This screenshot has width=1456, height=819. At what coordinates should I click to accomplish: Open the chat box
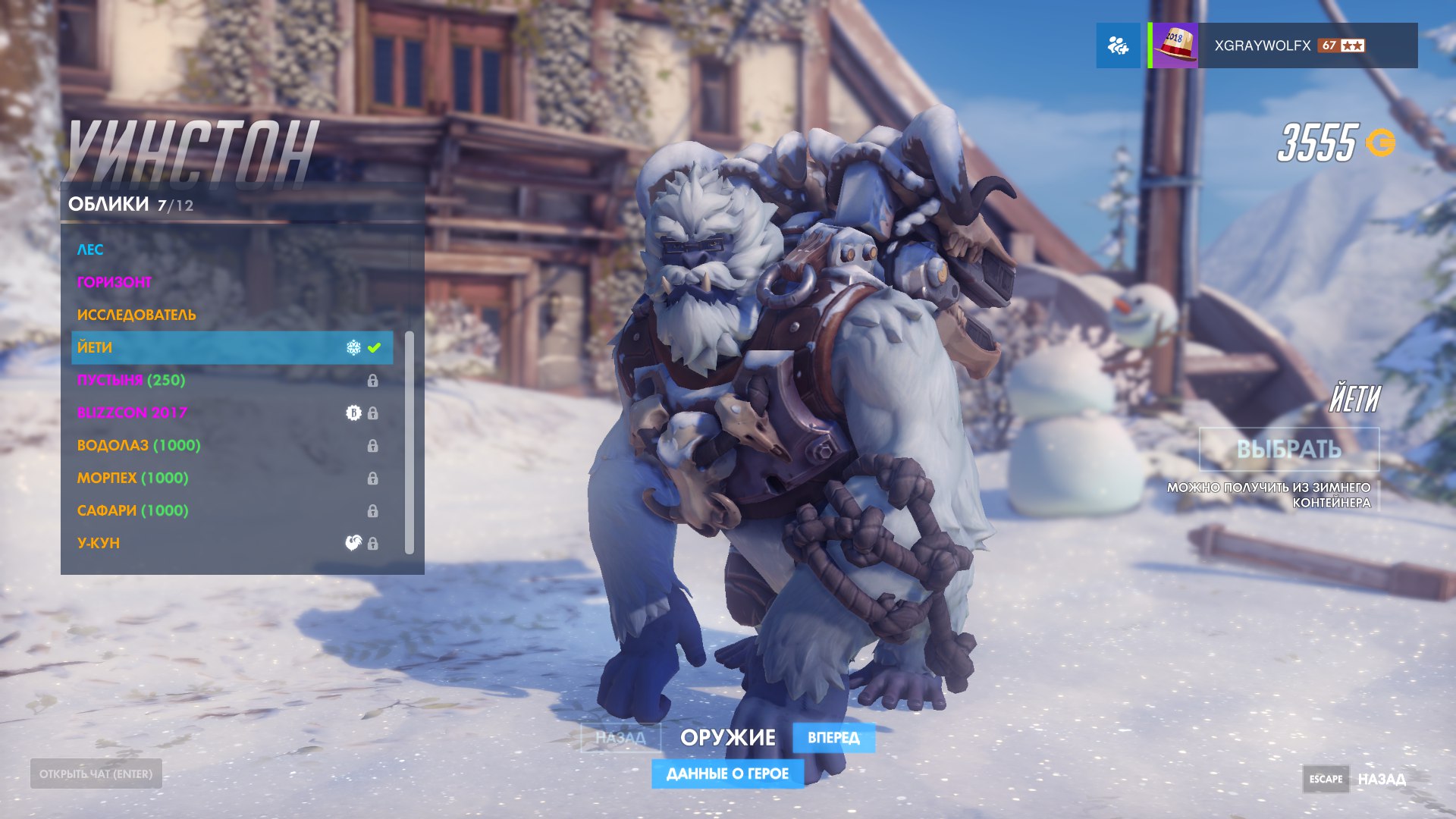(96, 773)
